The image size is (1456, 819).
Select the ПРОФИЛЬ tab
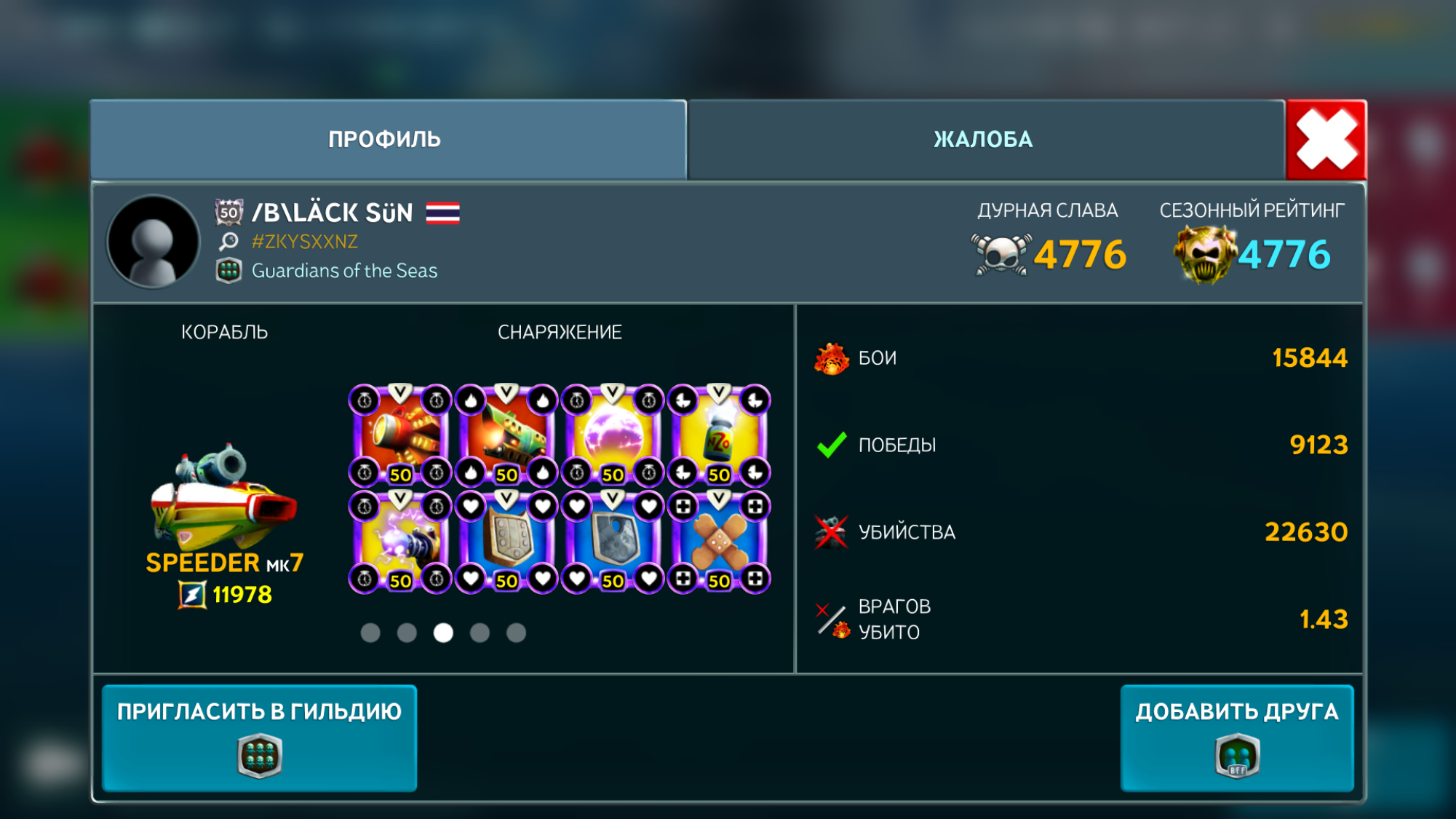[385, 139]
